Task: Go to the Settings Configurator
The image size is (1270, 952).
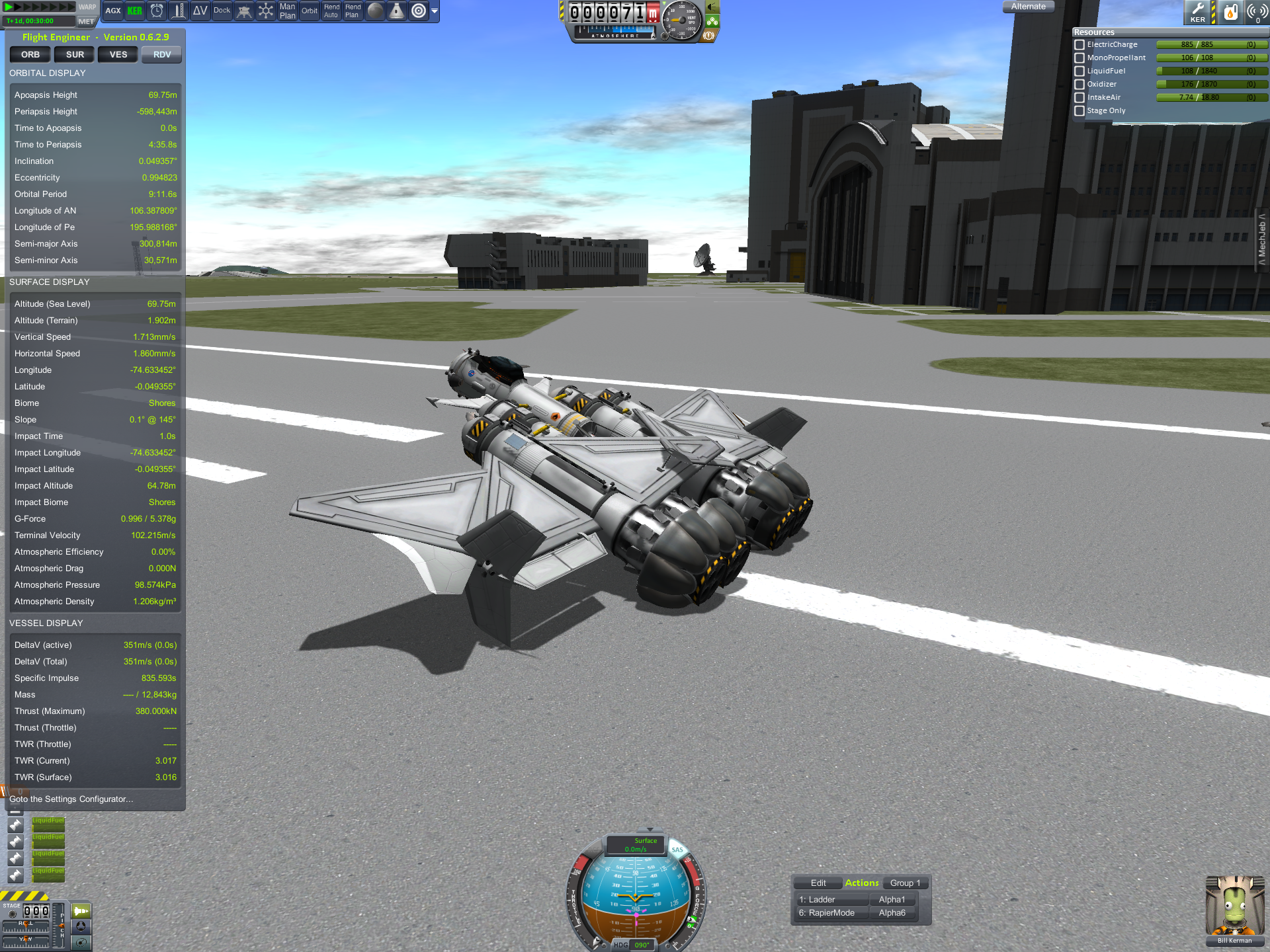Action: (71, 799)
